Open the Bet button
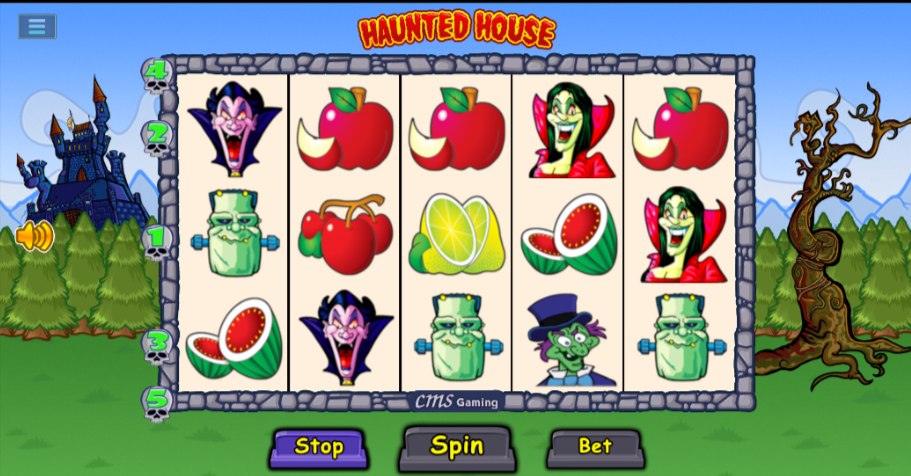The width and height of the screenshot is (911, 476). (595, 446)
